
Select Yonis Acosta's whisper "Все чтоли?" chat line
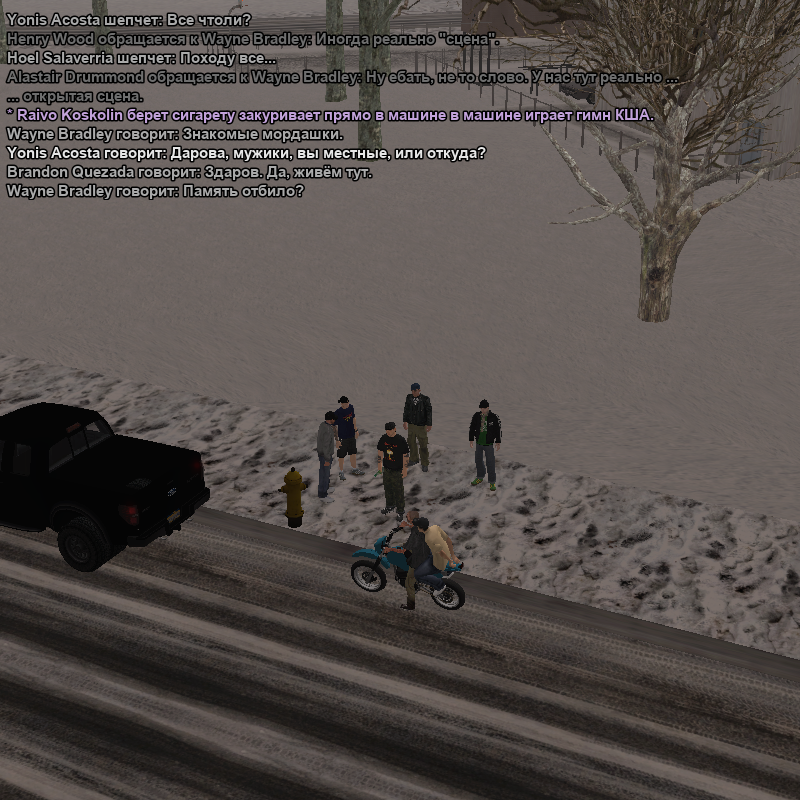click(x=128, y=20)
